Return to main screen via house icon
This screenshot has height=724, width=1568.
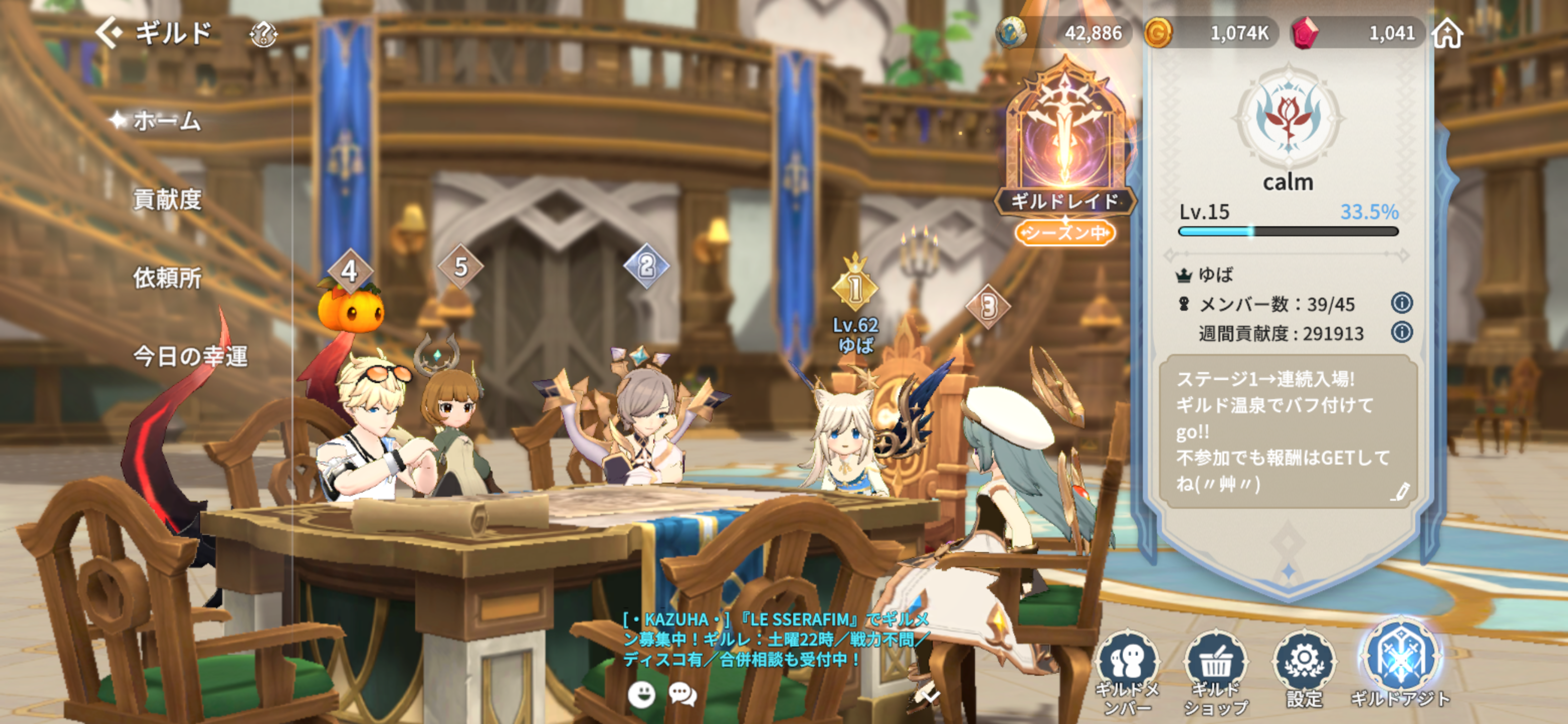coord(1447,33)
